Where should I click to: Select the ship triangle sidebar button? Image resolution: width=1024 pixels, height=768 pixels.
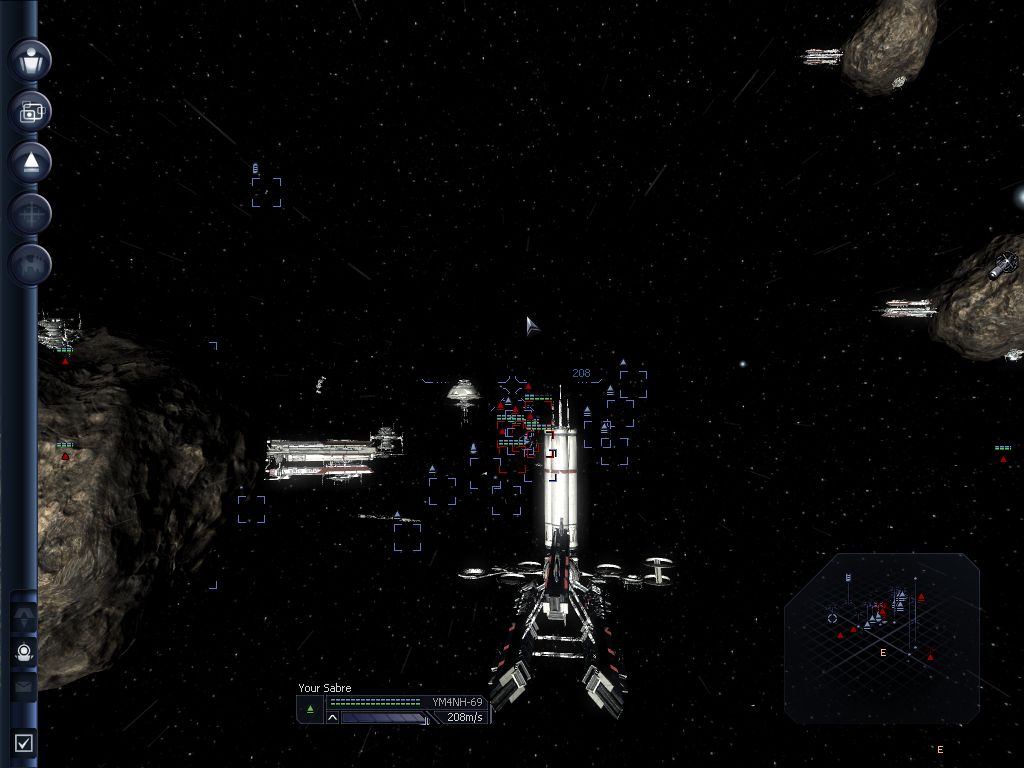[x=30, y=162]
